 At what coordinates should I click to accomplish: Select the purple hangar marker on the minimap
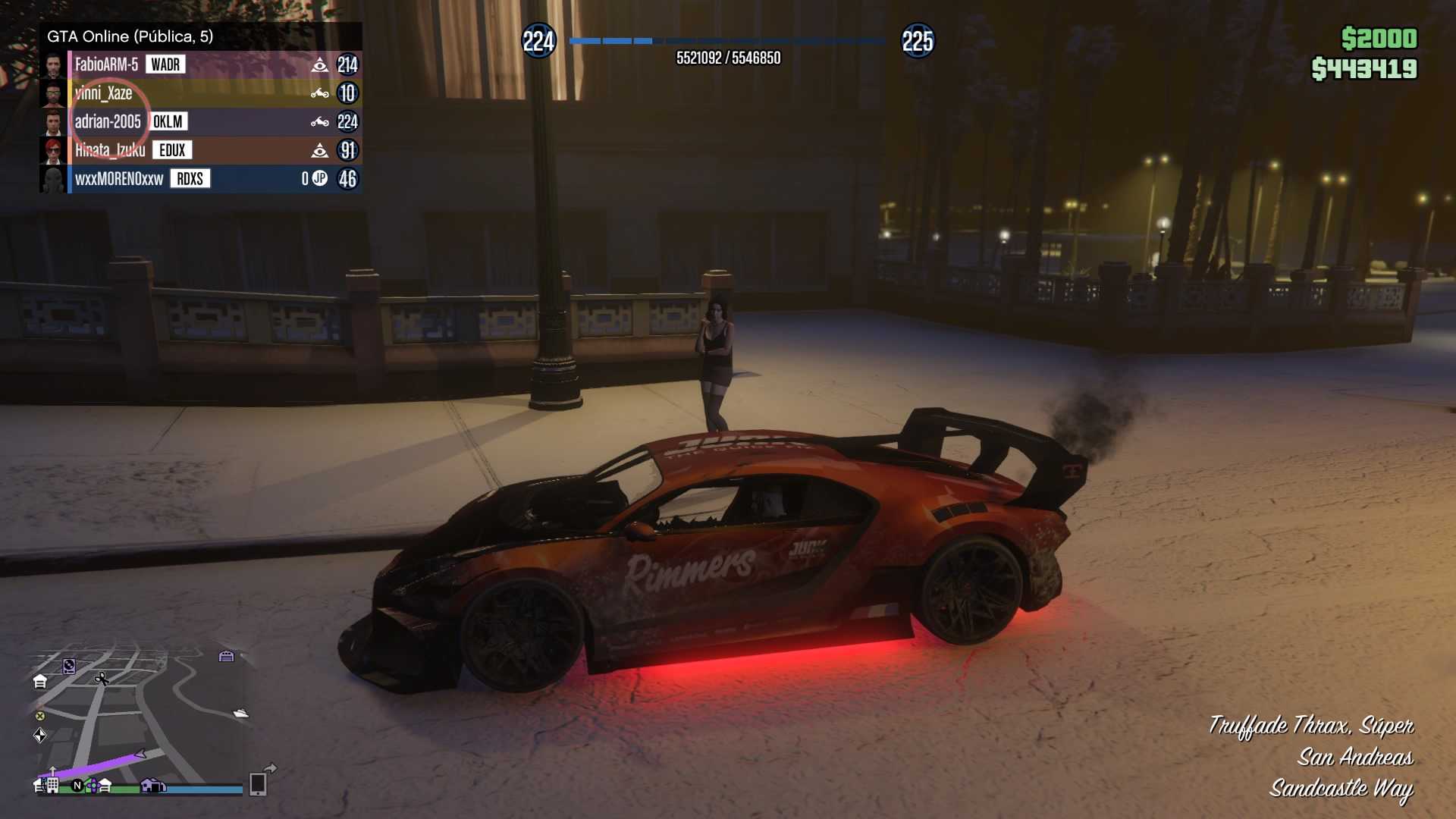tap(226, 656)
